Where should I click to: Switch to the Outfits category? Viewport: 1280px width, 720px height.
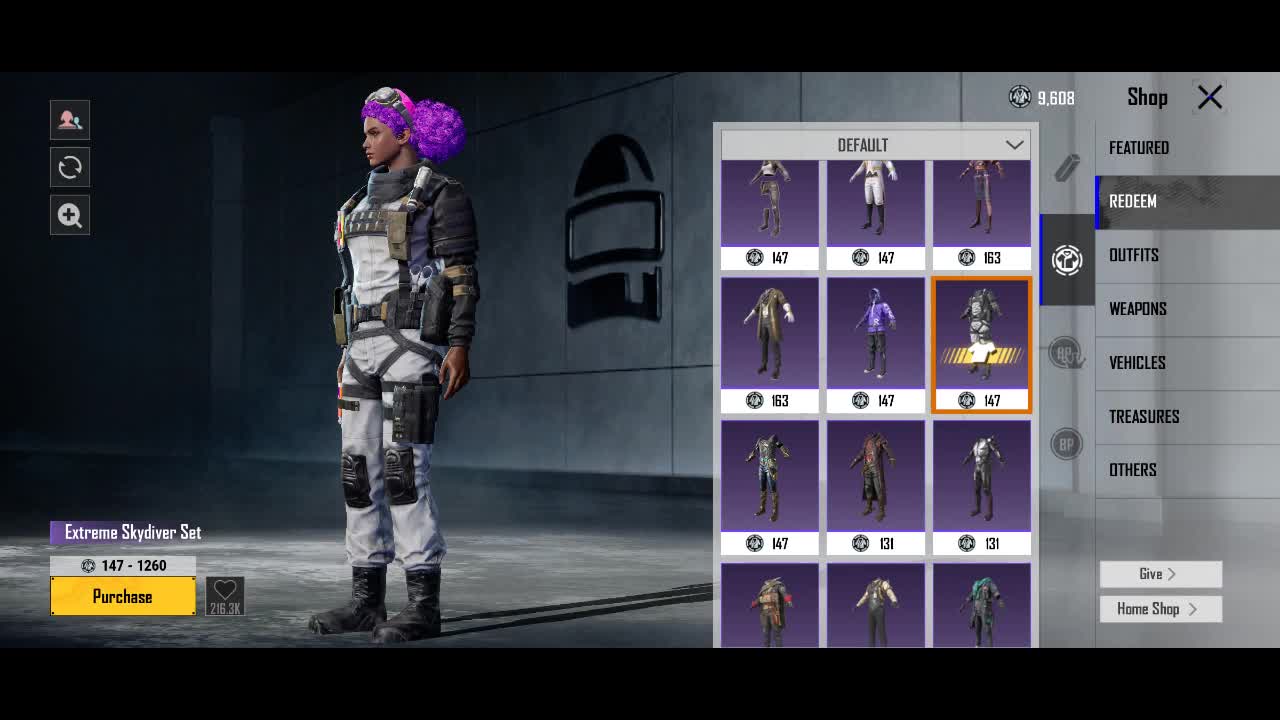1133,255
